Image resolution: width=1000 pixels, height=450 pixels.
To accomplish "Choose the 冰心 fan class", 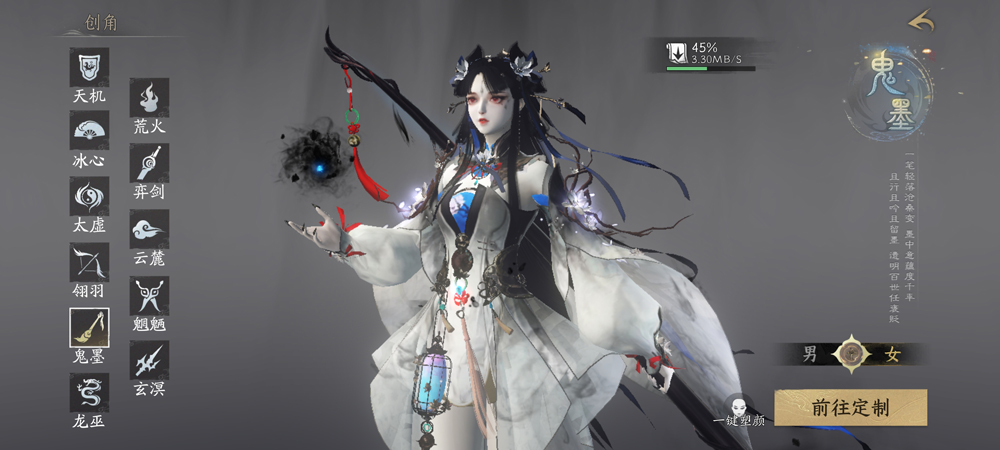I will point(89,131).
